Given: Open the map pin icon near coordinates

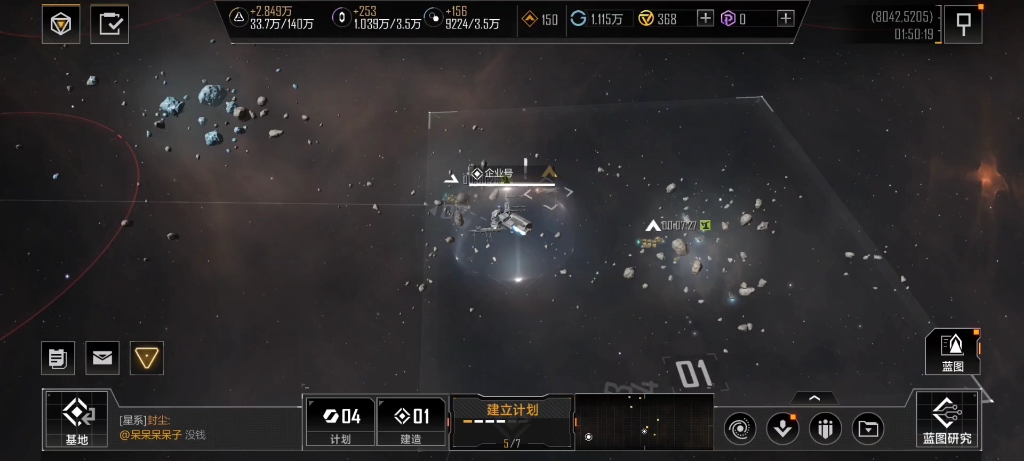Looking at the screenshot, I should point(962,24).
